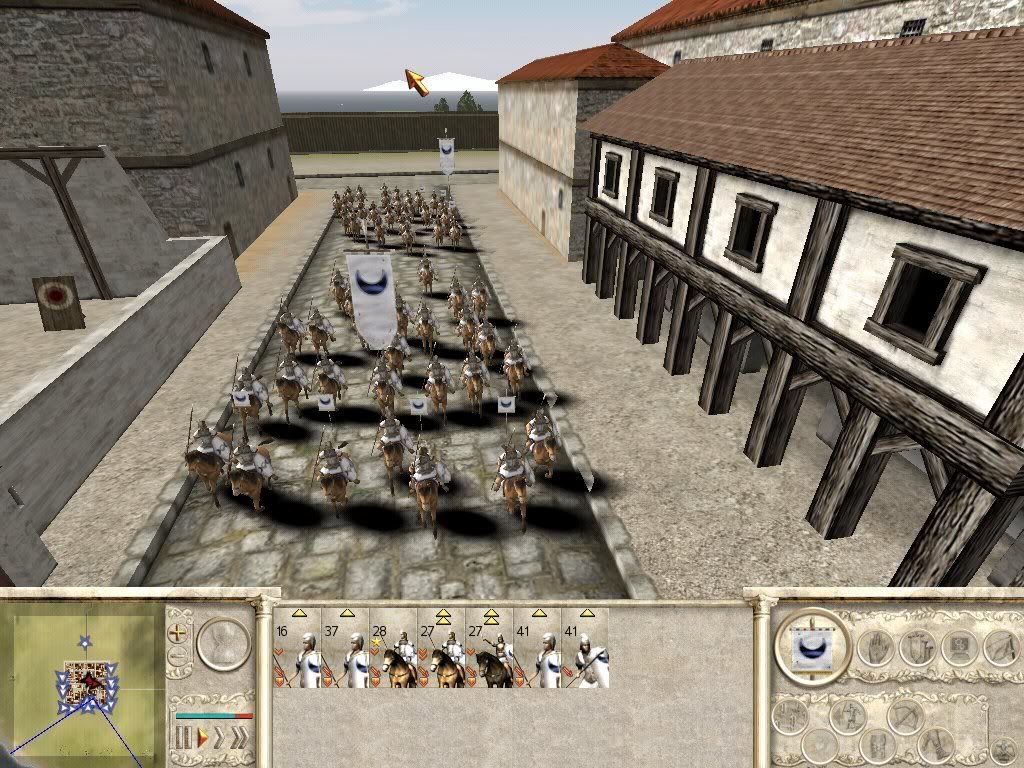Choose the 28-man cavalry card with gold star

click(394, 649)
